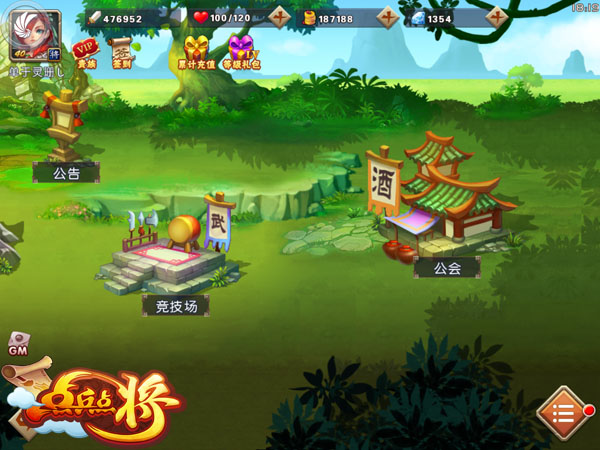This screenshot has width=600, height=450.
Task: Buy diamonds with the plus button
Action: pos(497,18)
